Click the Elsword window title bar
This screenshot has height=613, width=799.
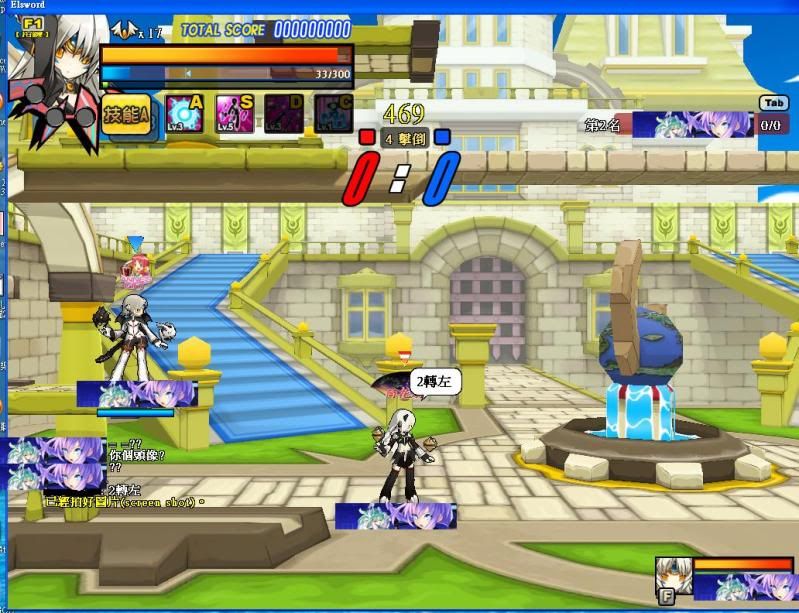tap(400, 6)
